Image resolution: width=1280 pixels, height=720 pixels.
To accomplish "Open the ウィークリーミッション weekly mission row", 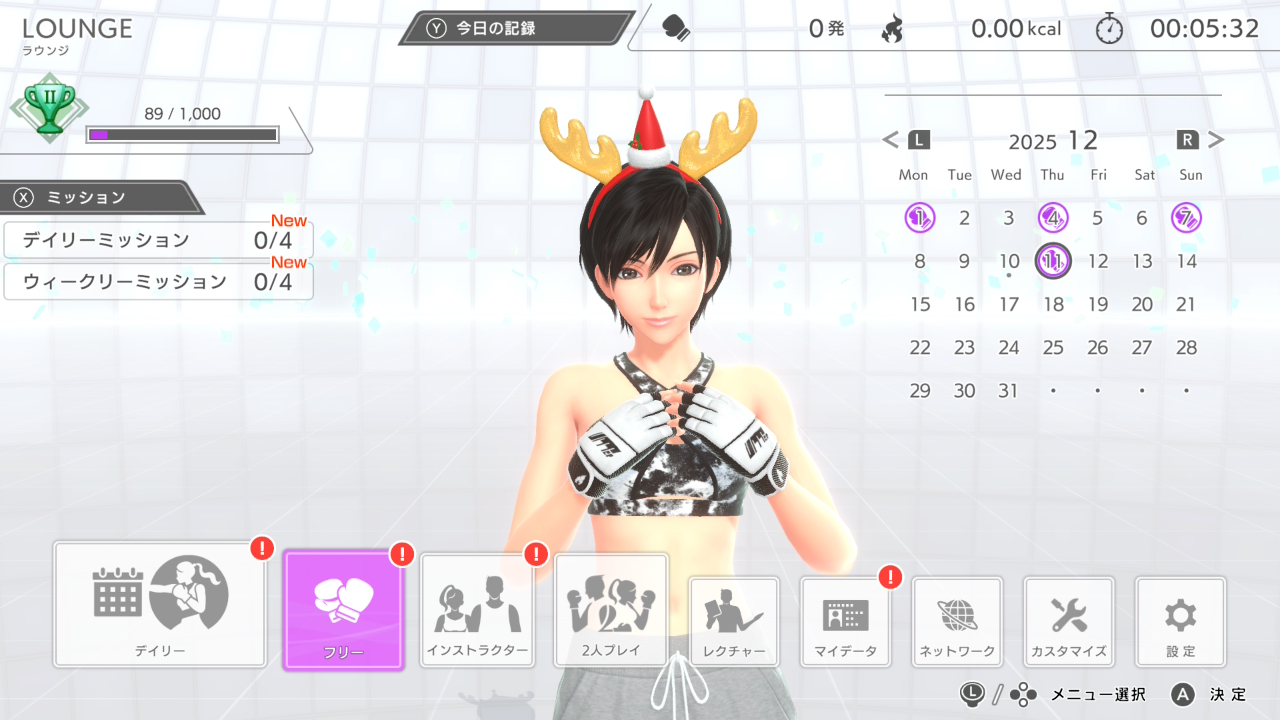I will coord(158,282).
